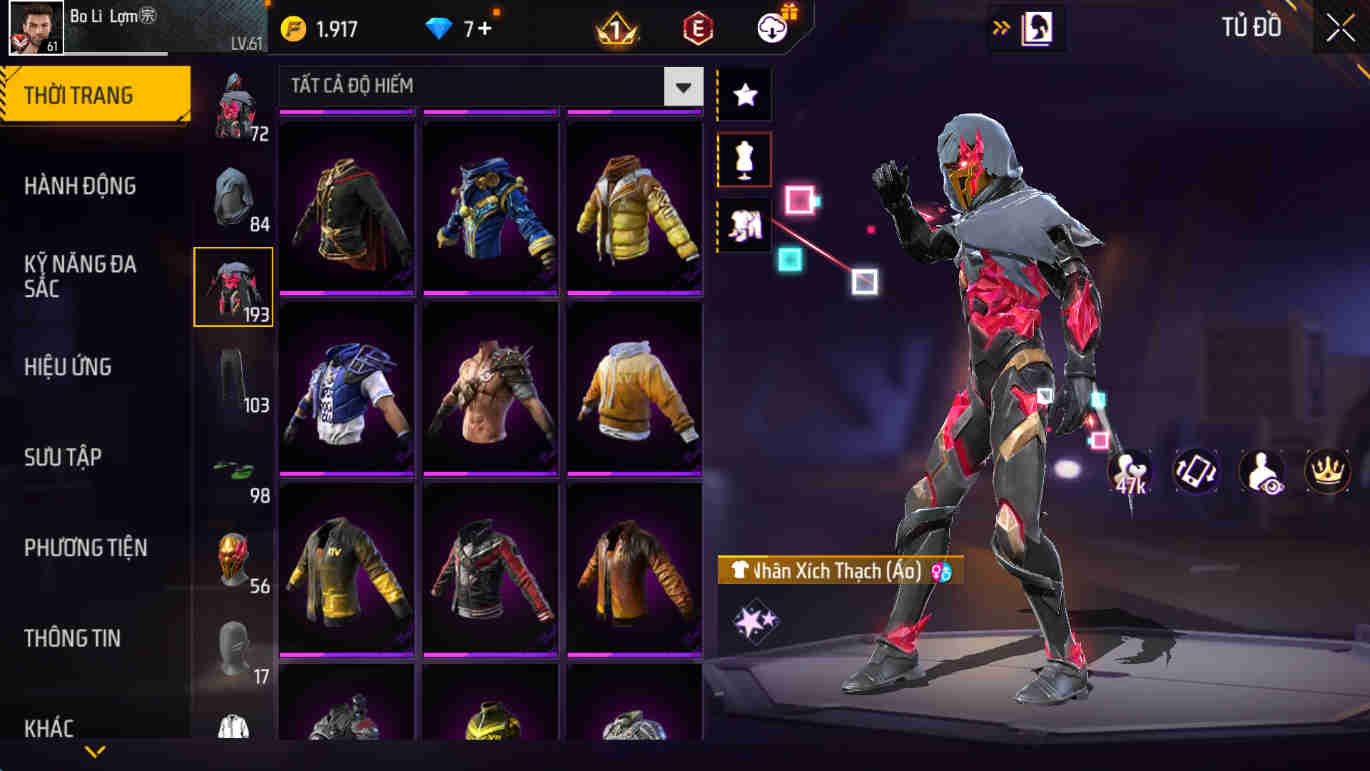Click the clothing bundle icon below the mannequin
This screenshot has height=771, width=1370.
pos(743,225)
